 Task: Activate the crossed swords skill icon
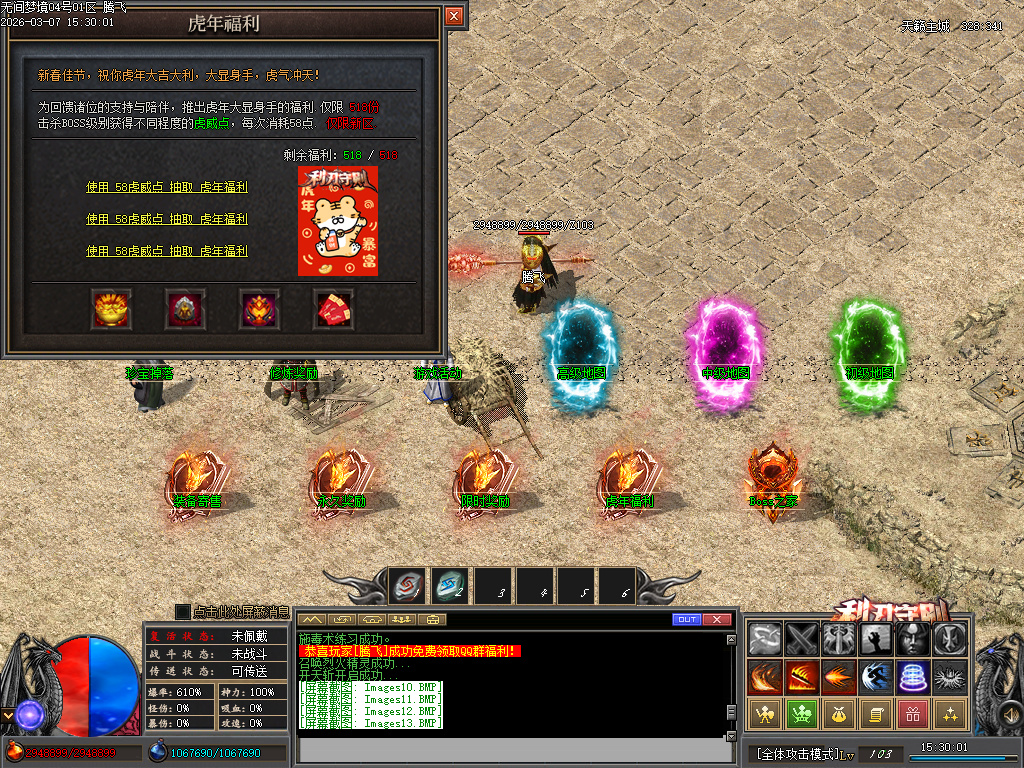[x=802, y=639]
